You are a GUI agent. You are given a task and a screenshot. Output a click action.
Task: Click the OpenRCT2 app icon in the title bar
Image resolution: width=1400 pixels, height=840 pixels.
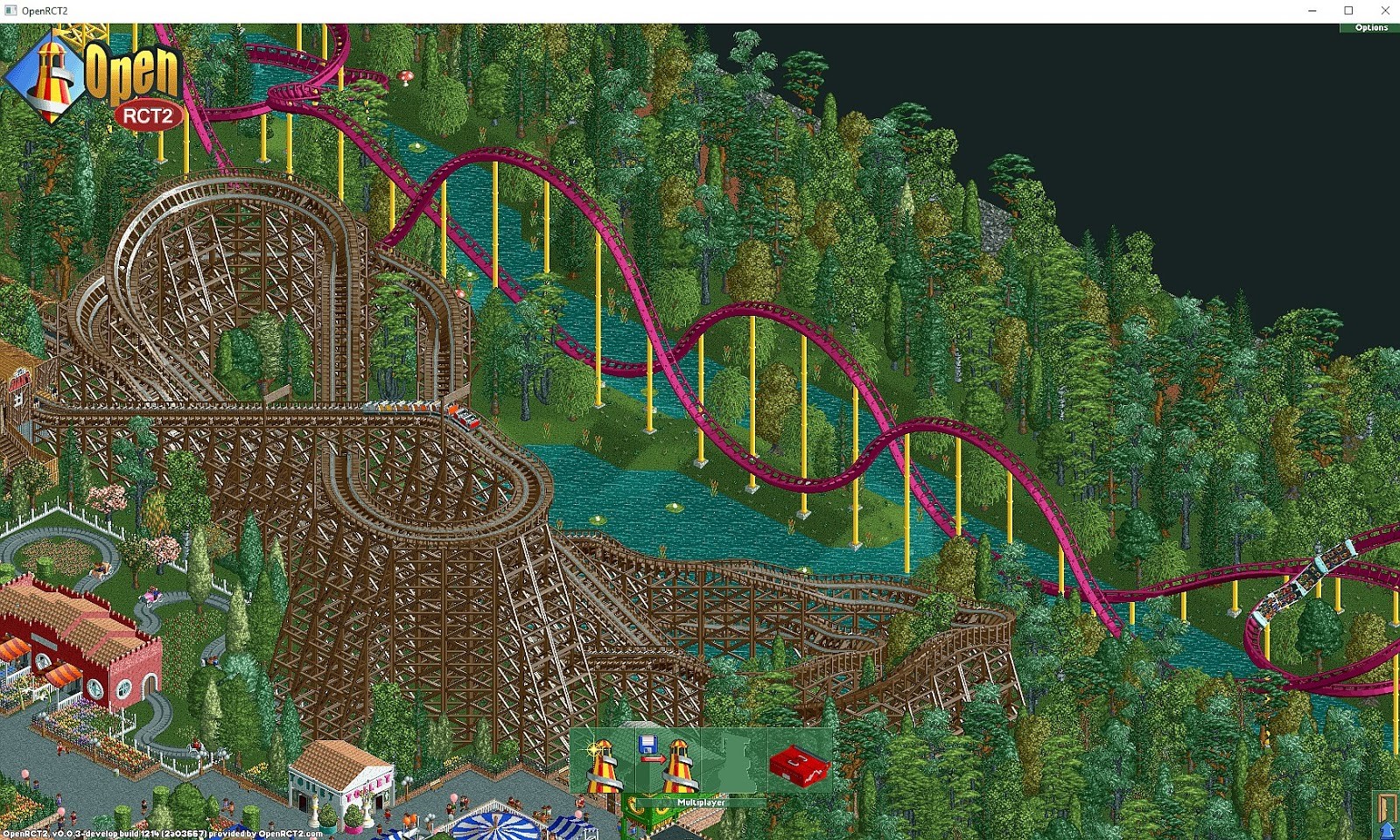coord(9,10)
